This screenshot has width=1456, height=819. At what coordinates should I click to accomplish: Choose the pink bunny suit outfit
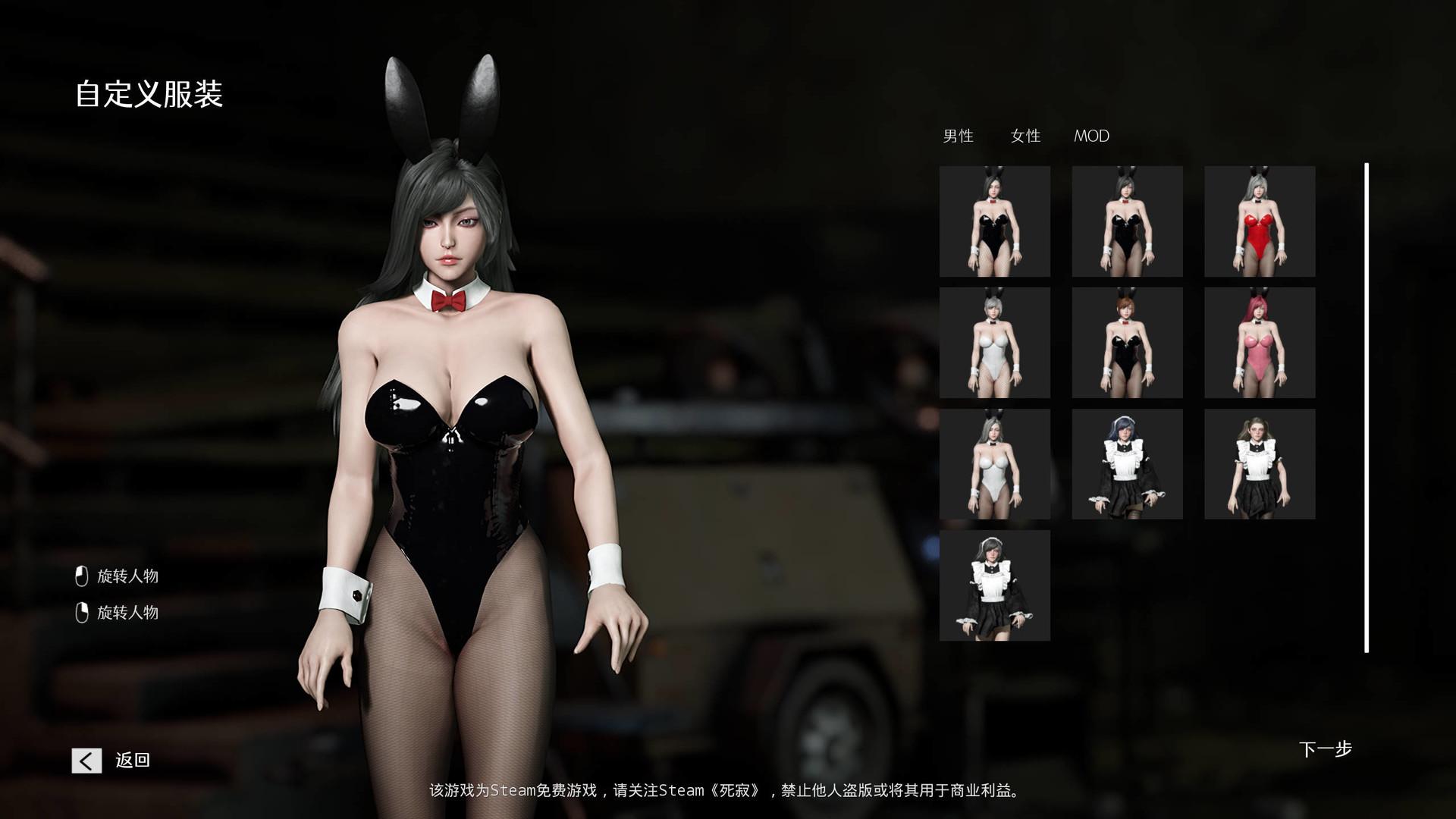click(x=1260, y=343)
